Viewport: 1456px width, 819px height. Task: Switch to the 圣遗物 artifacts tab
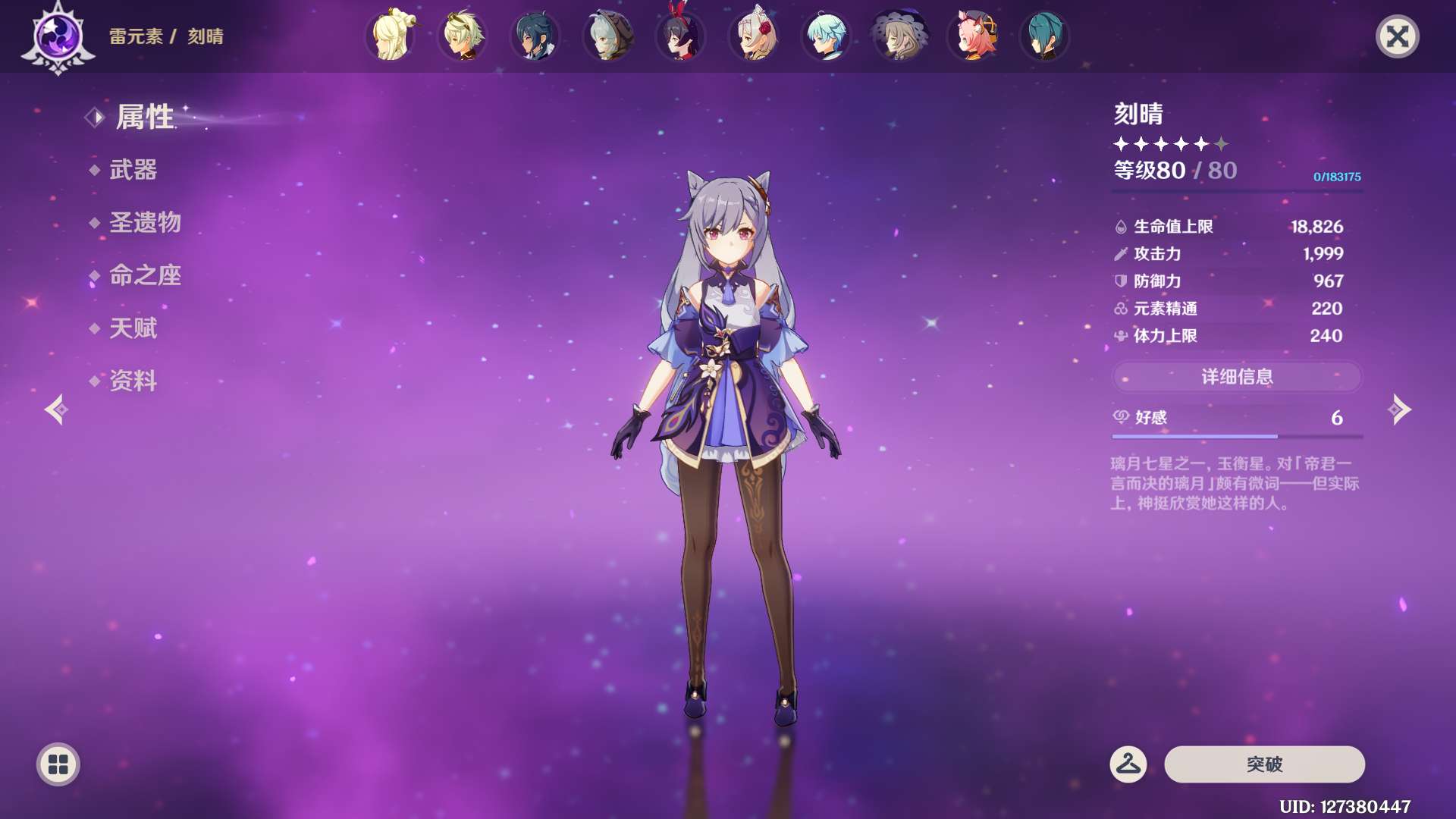point(146,223)
